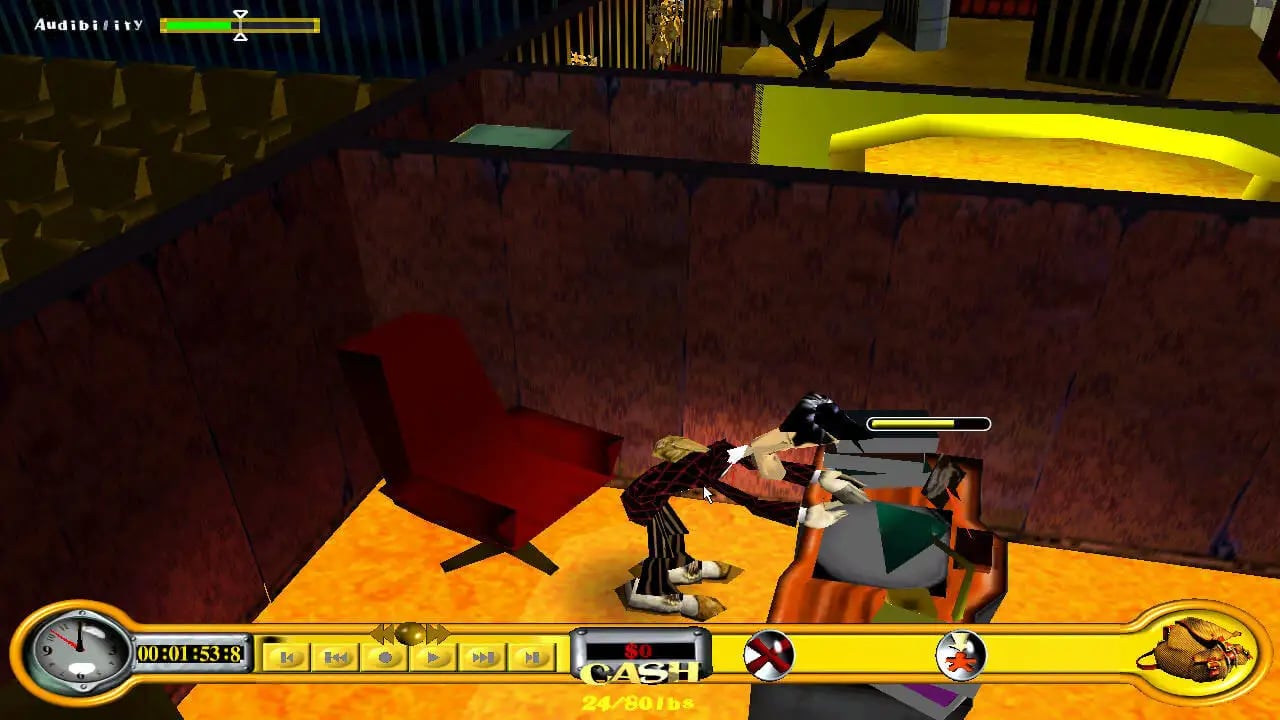Screen dimensions: 1280x720
Task: Jump to the end of the timeline
Action: tap(532, 657)
